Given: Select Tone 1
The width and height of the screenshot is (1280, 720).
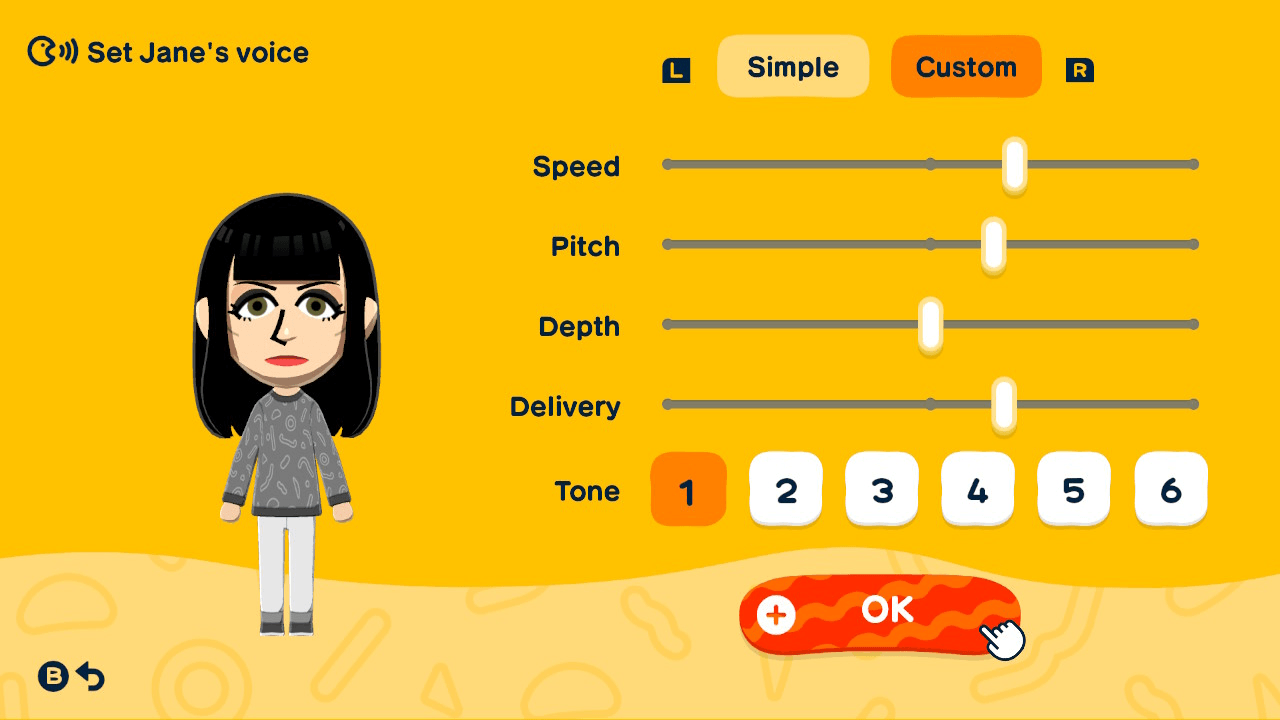Looking at the screenshot, I should (x=688, y=489).
